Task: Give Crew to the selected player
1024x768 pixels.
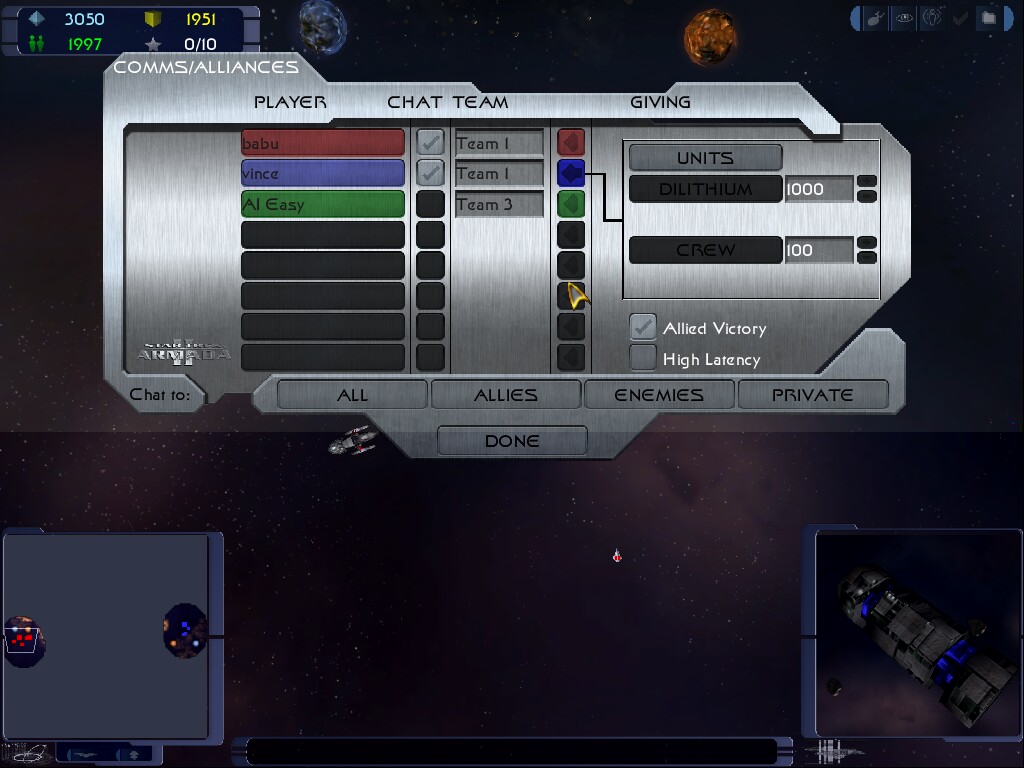Action: point(705,250)
